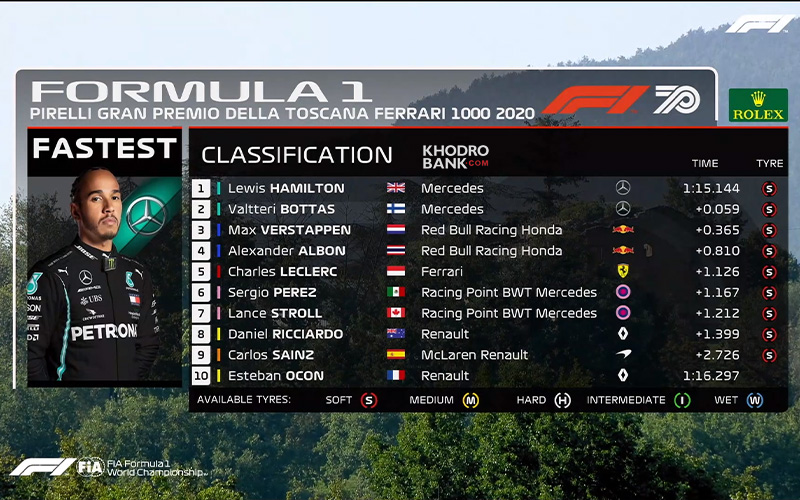Screen dimensions: 800x500
Task: Choose the Hard tyre legend icon
Action: pos(563,400)
